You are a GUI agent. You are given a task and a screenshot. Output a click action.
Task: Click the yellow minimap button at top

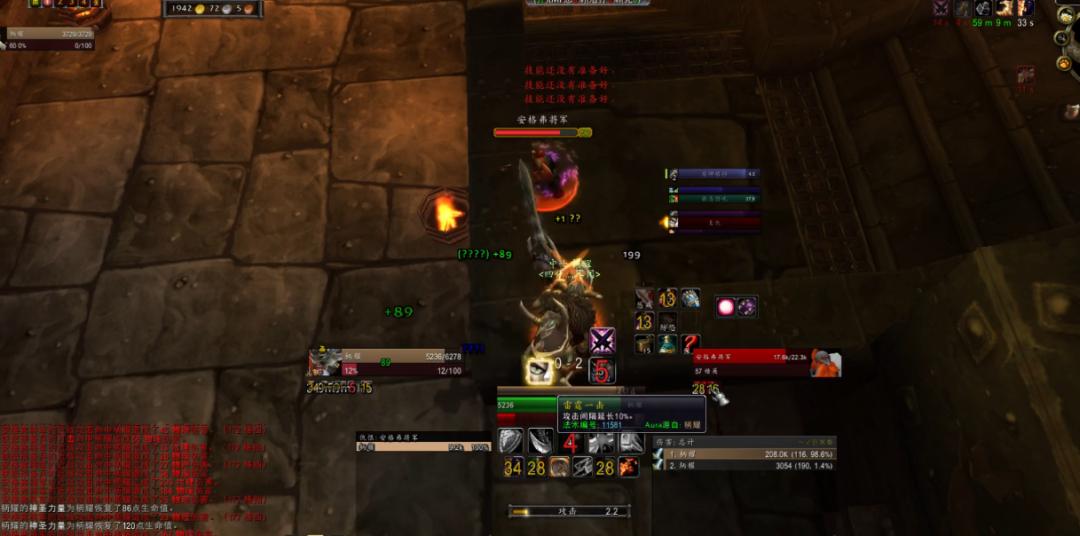point(1064,14)
